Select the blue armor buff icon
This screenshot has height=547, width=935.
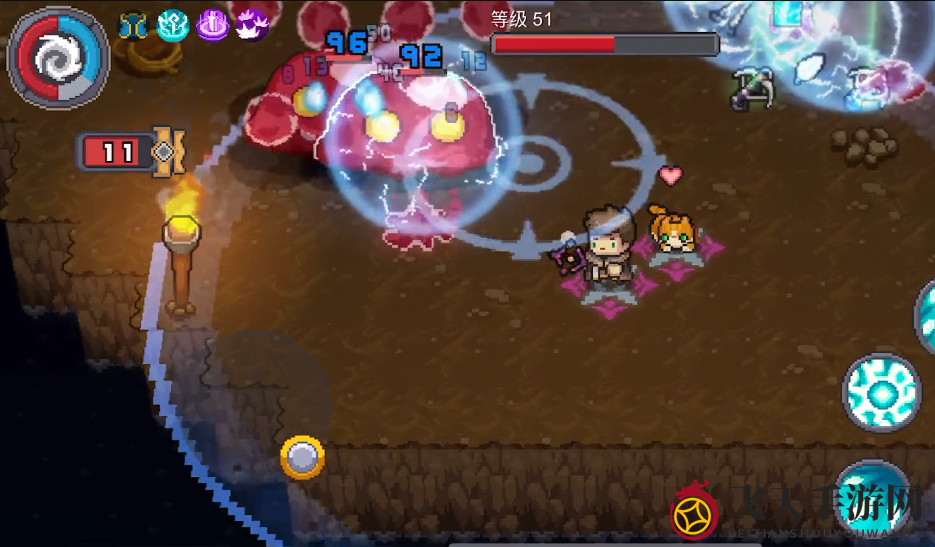[133, 25]
